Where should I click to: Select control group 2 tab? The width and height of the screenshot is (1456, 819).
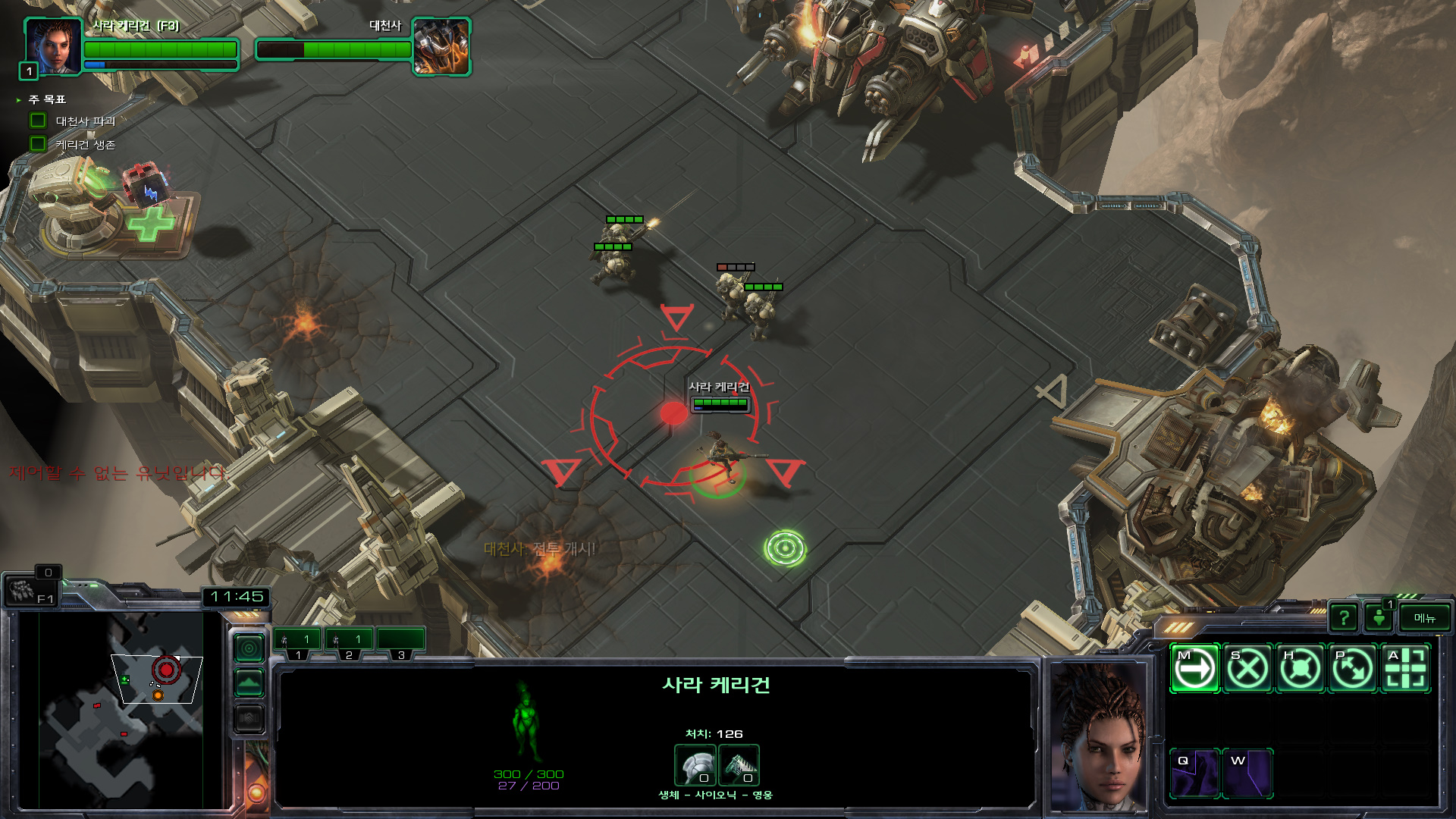coord(349,643)
